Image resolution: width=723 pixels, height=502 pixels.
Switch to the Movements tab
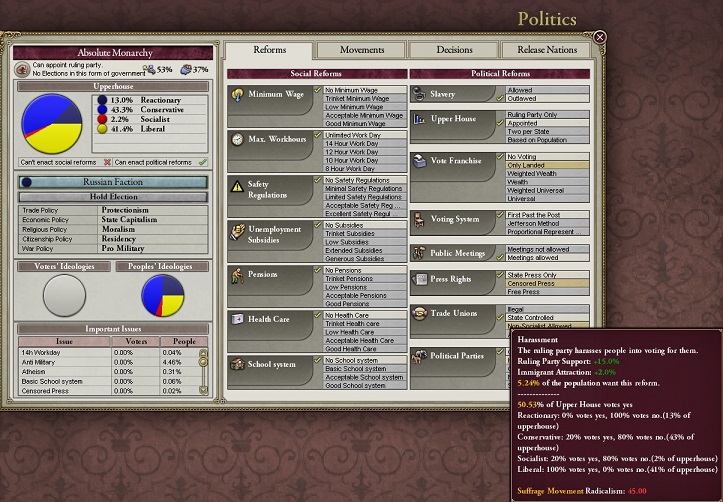[361, 50]
